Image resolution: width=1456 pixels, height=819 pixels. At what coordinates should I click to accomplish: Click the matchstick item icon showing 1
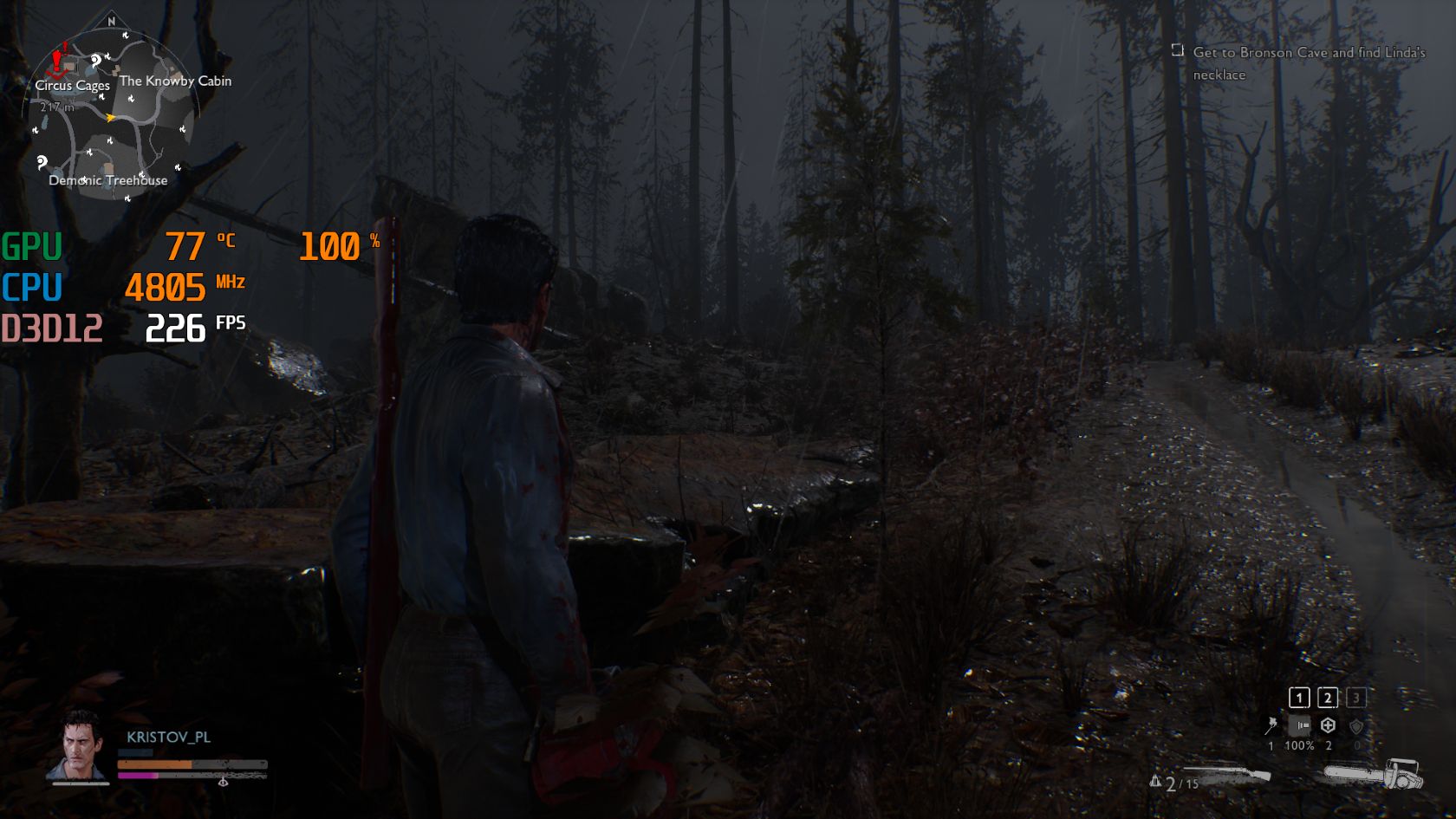click(1271, 725)
